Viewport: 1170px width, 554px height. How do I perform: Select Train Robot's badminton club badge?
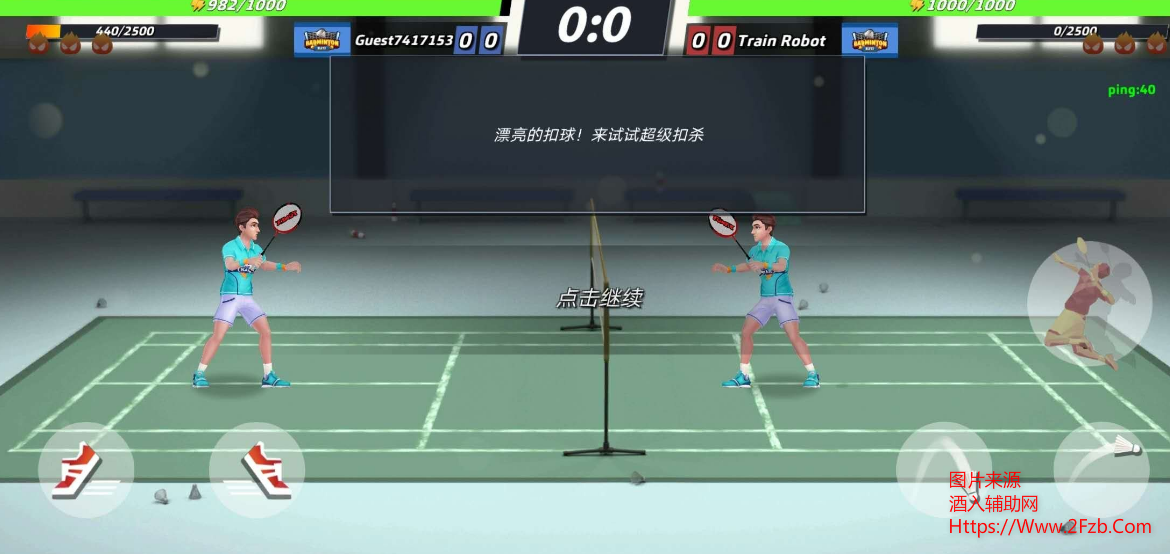(x=869, y=41)
